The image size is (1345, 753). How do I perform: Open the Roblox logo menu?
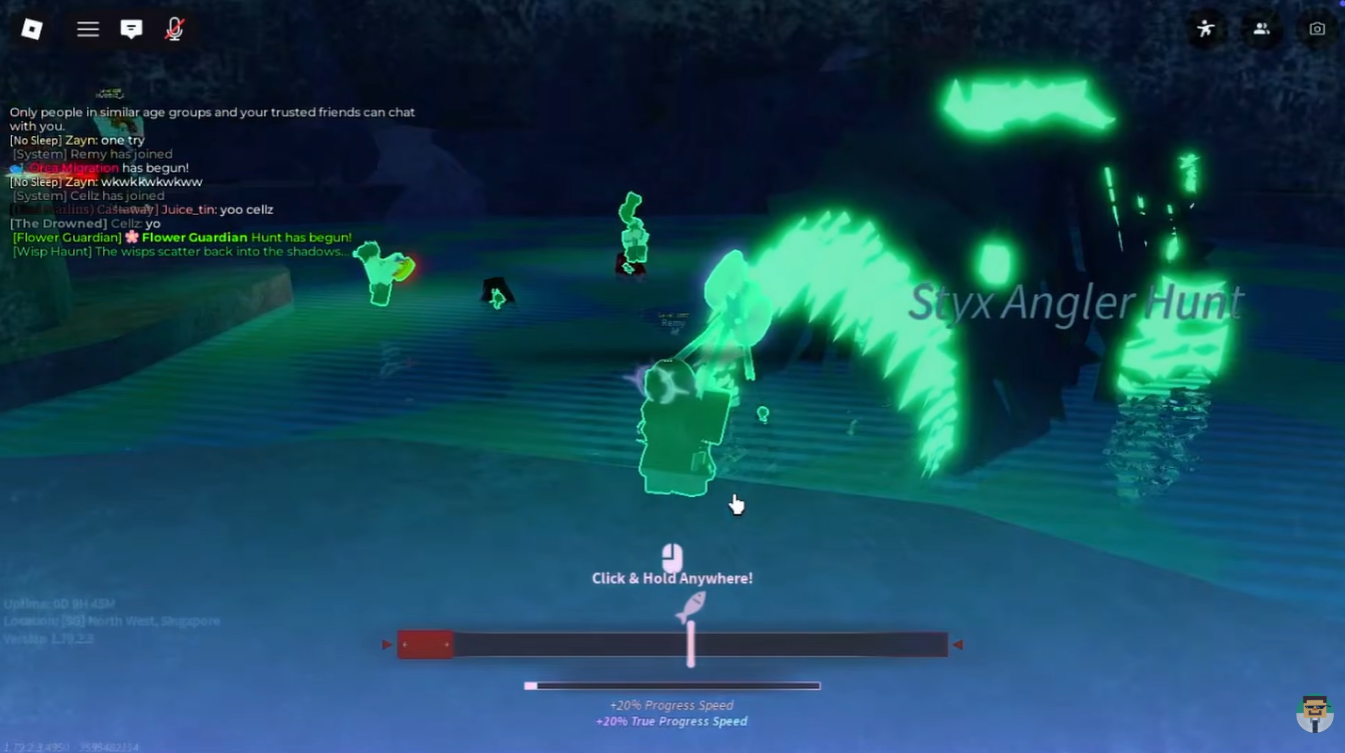coord(31,29)
